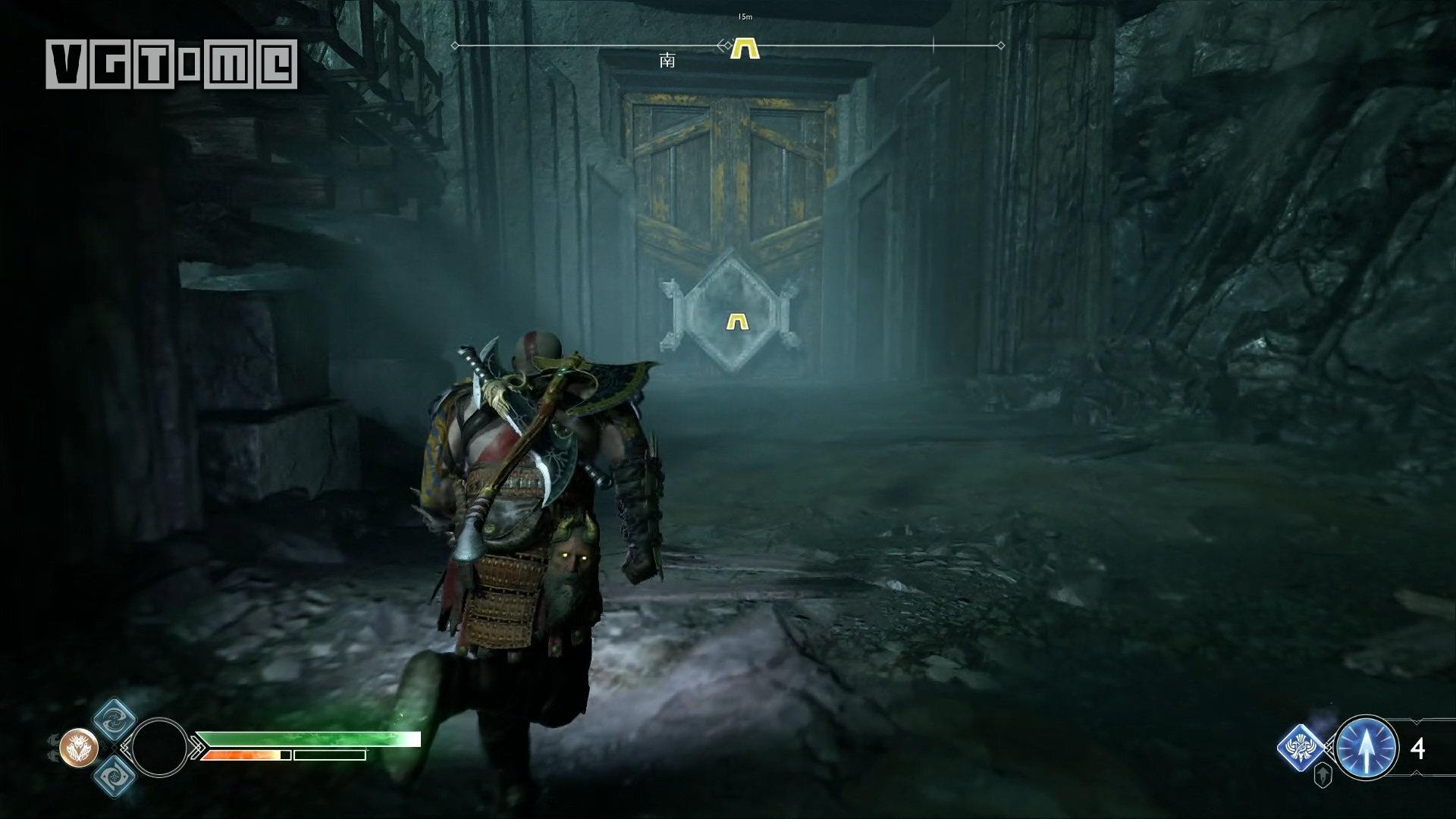The height and width of the screenshot is (819, 1456).
Task: Activate the blue bird runic summon diamond
Action: 1302,748
